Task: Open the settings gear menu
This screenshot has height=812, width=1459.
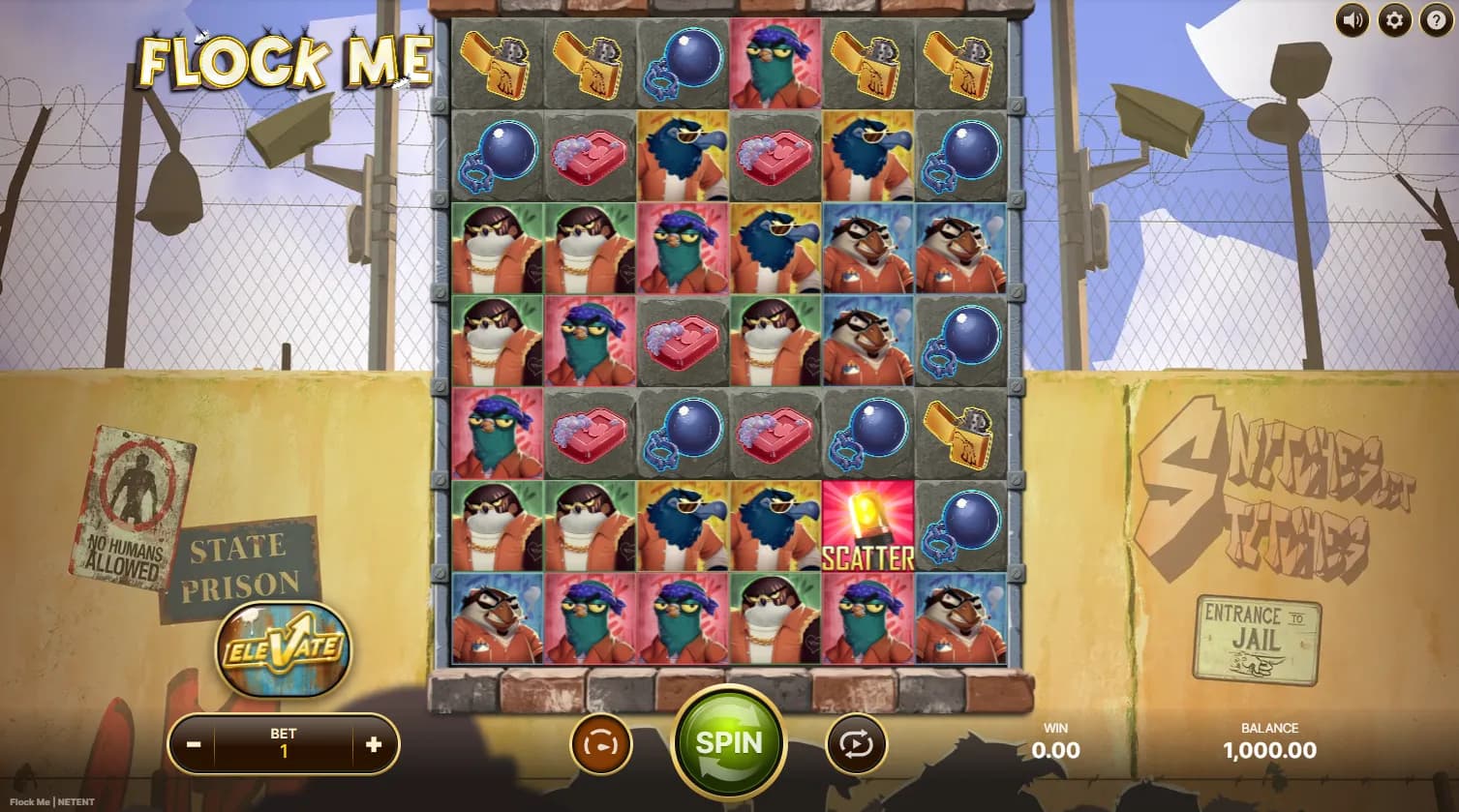Action: [1394, 19]
